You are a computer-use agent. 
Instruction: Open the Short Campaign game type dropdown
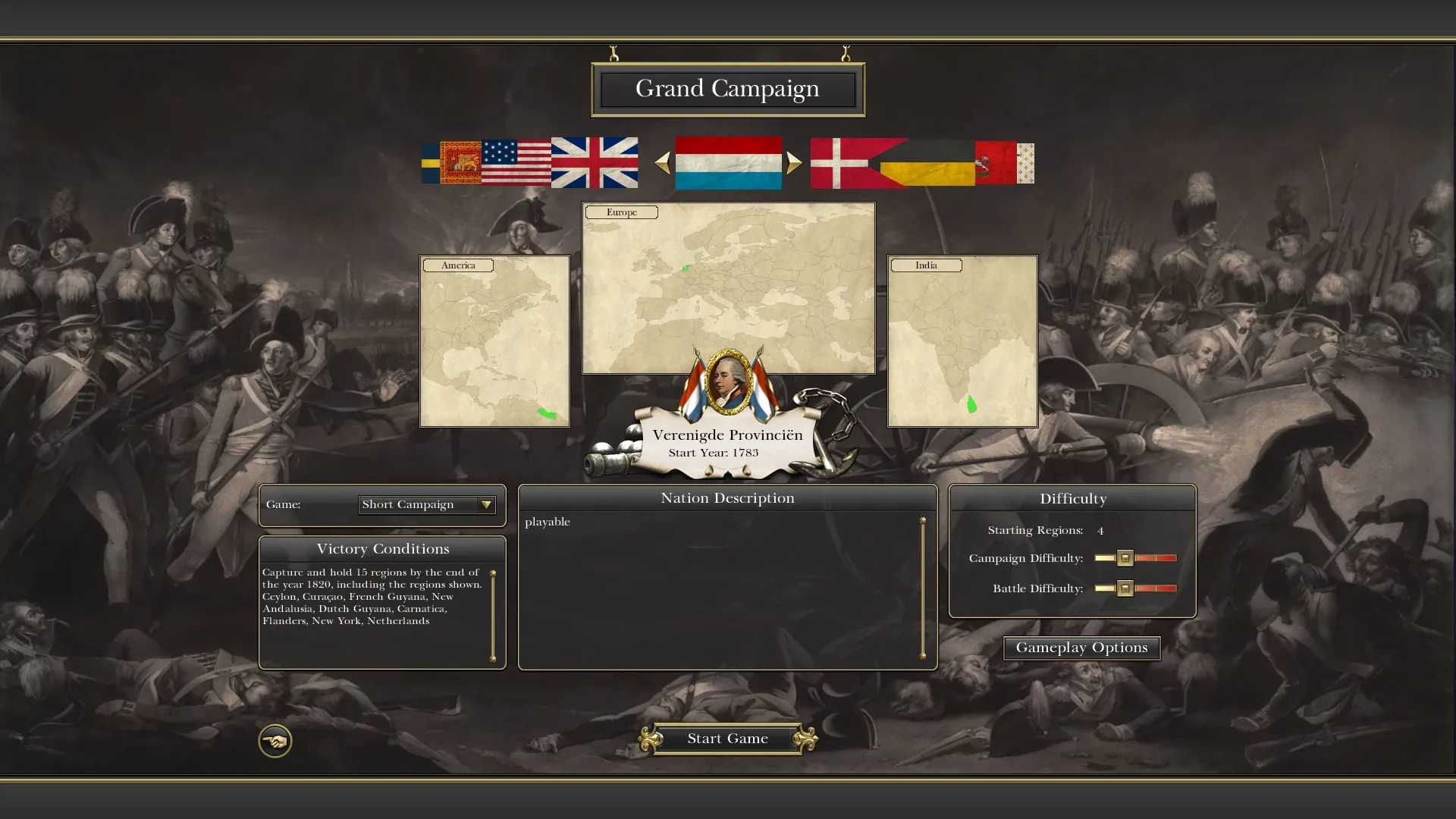click(x=485, y=505)
